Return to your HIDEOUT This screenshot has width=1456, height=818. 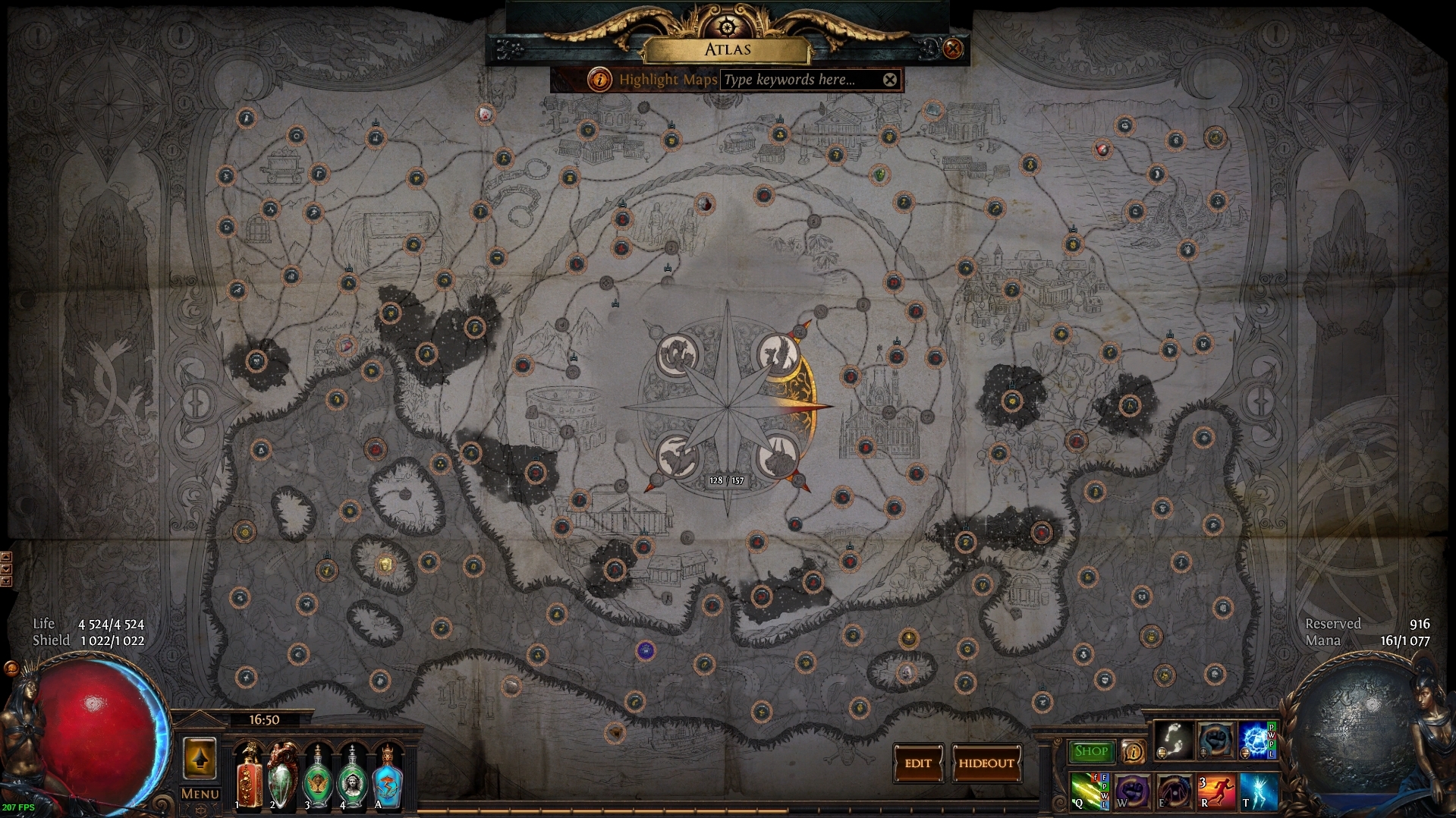[986, 764]
